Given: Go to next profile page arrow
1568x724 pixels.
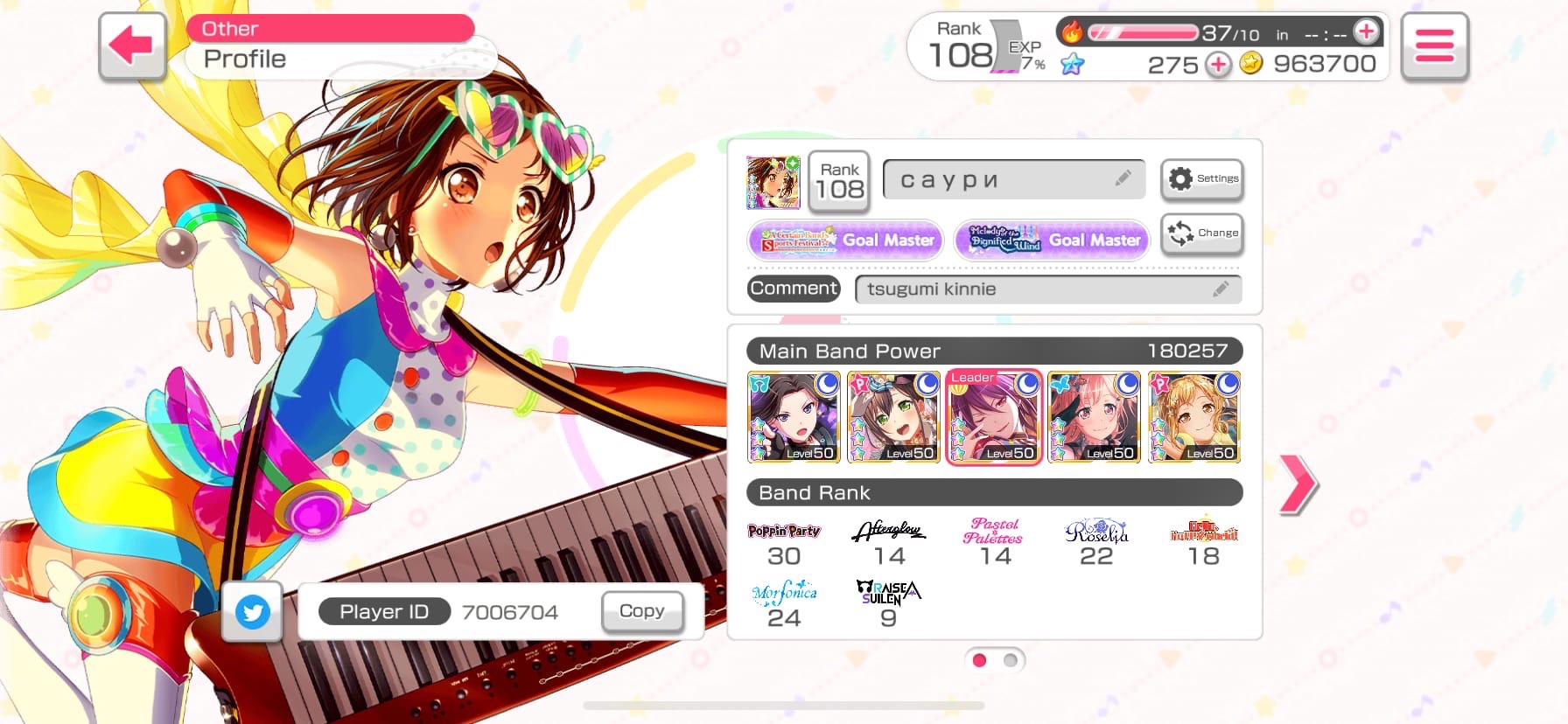Looking at the screenshot, I should pyautogui.click(x=1298, y=484).
